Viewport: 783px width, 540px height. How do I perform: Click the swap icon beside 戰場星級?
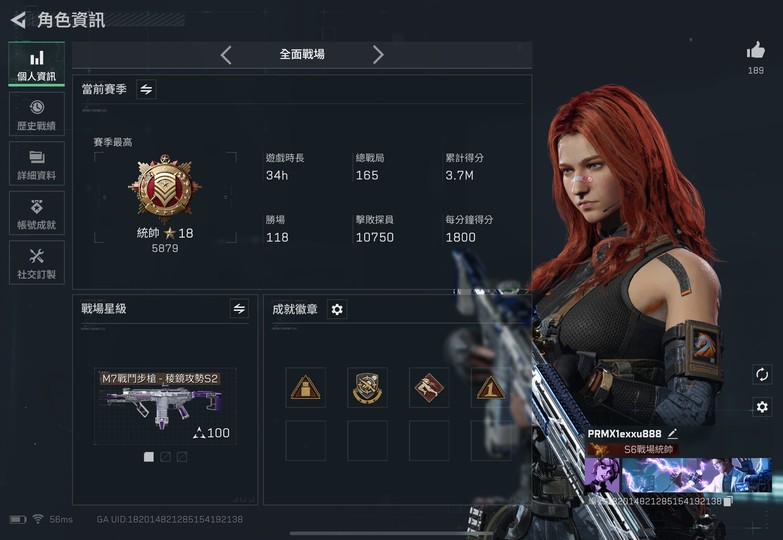[x=239, y=309]
